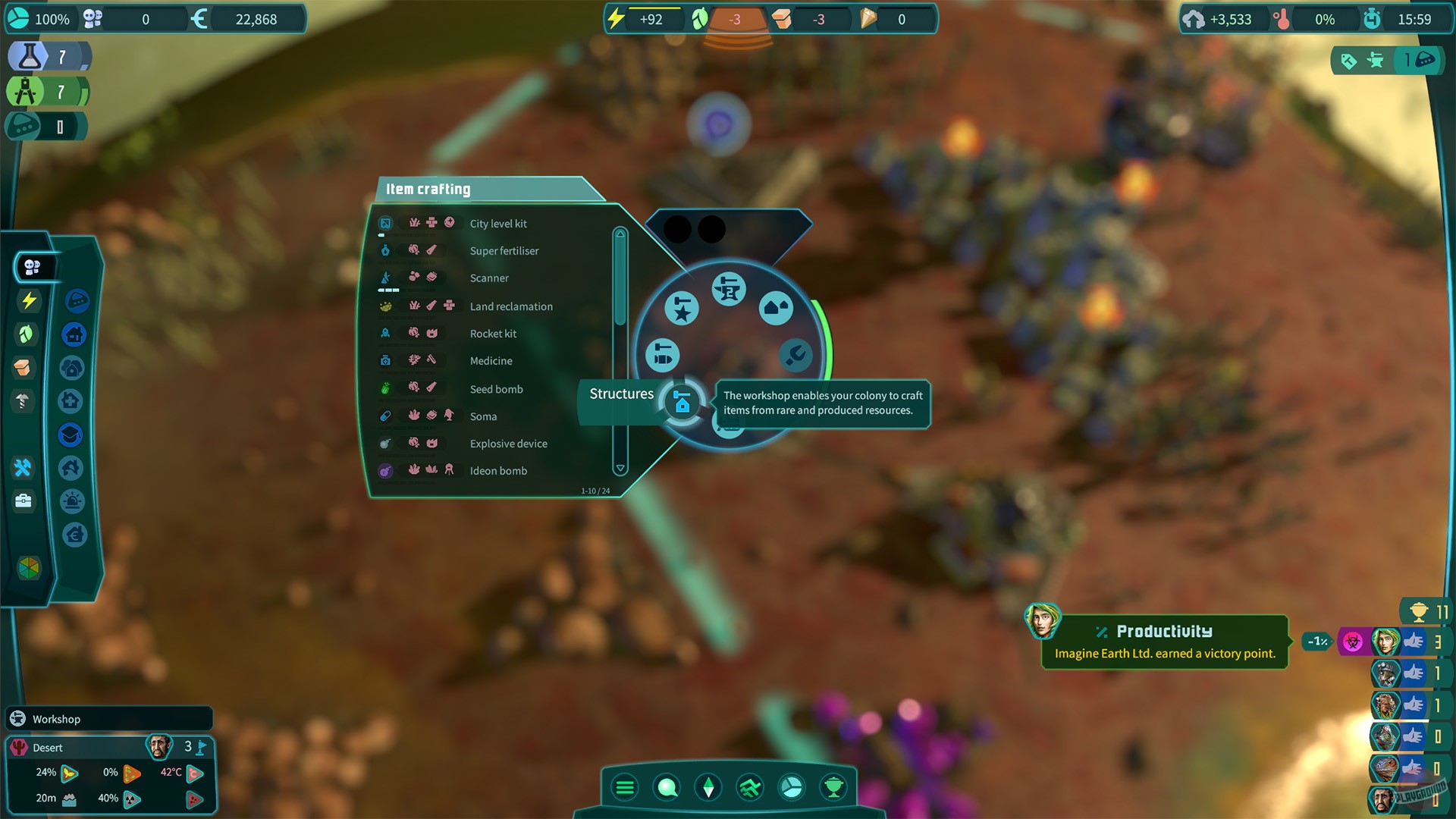Screen dimensions: 1456x819
Task: Click the chat bubble icon at bottom
Action: coord(667,787)
